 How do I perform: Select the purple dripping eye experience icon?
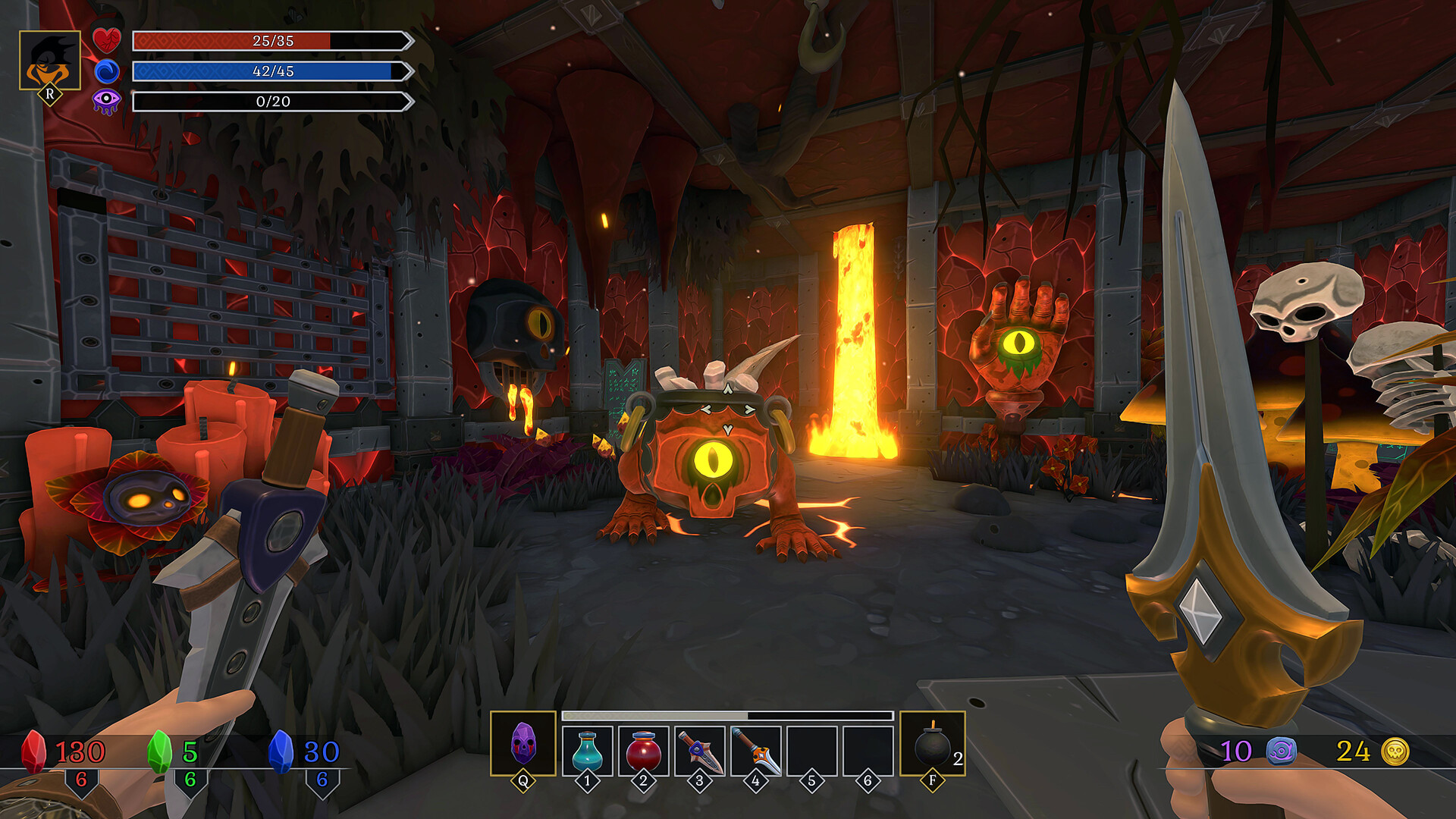pyautogui.click(x=112, y=100)
